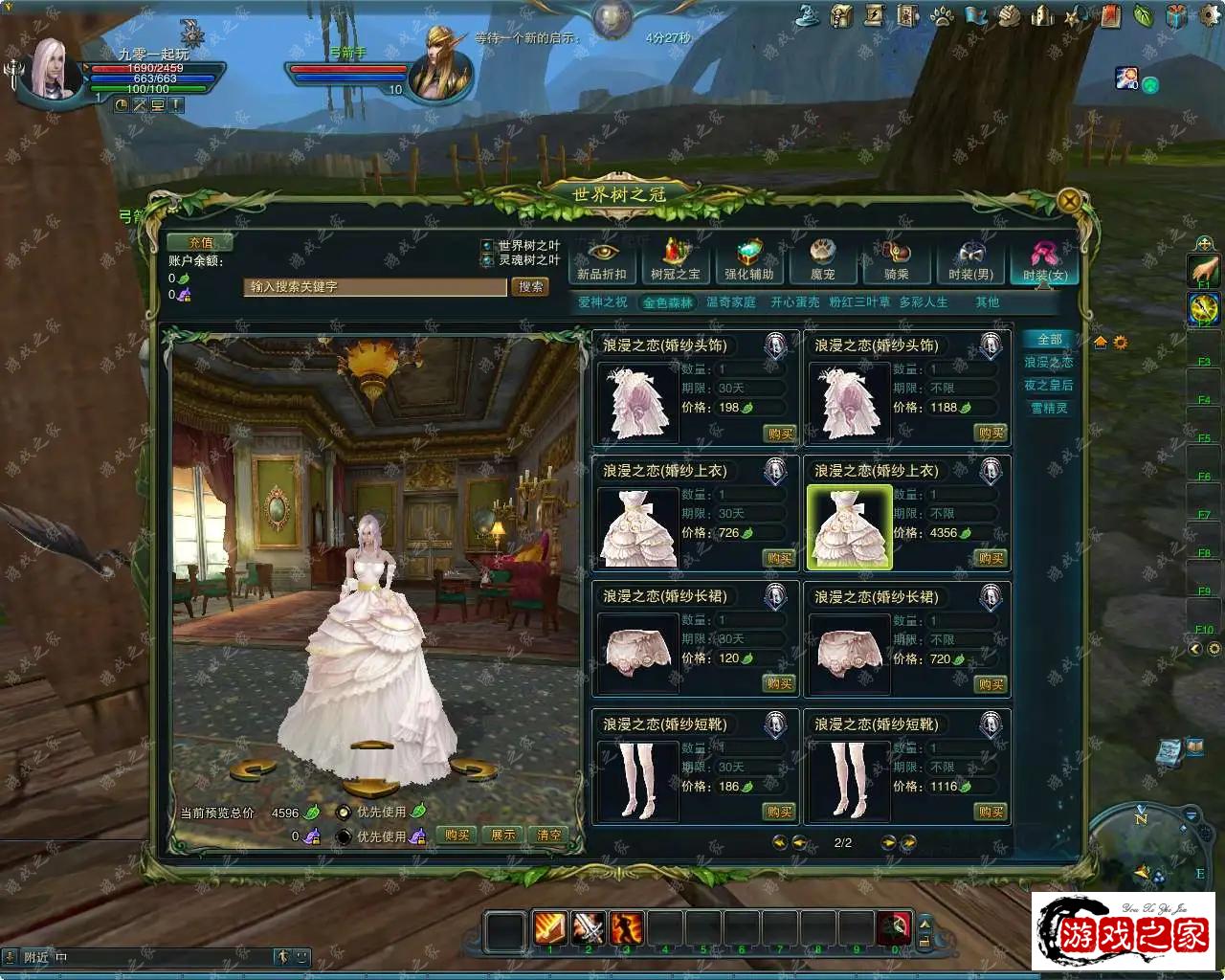Select the 开心蛋壳 subcategory

pyautogui.click(x=795, y=302)
